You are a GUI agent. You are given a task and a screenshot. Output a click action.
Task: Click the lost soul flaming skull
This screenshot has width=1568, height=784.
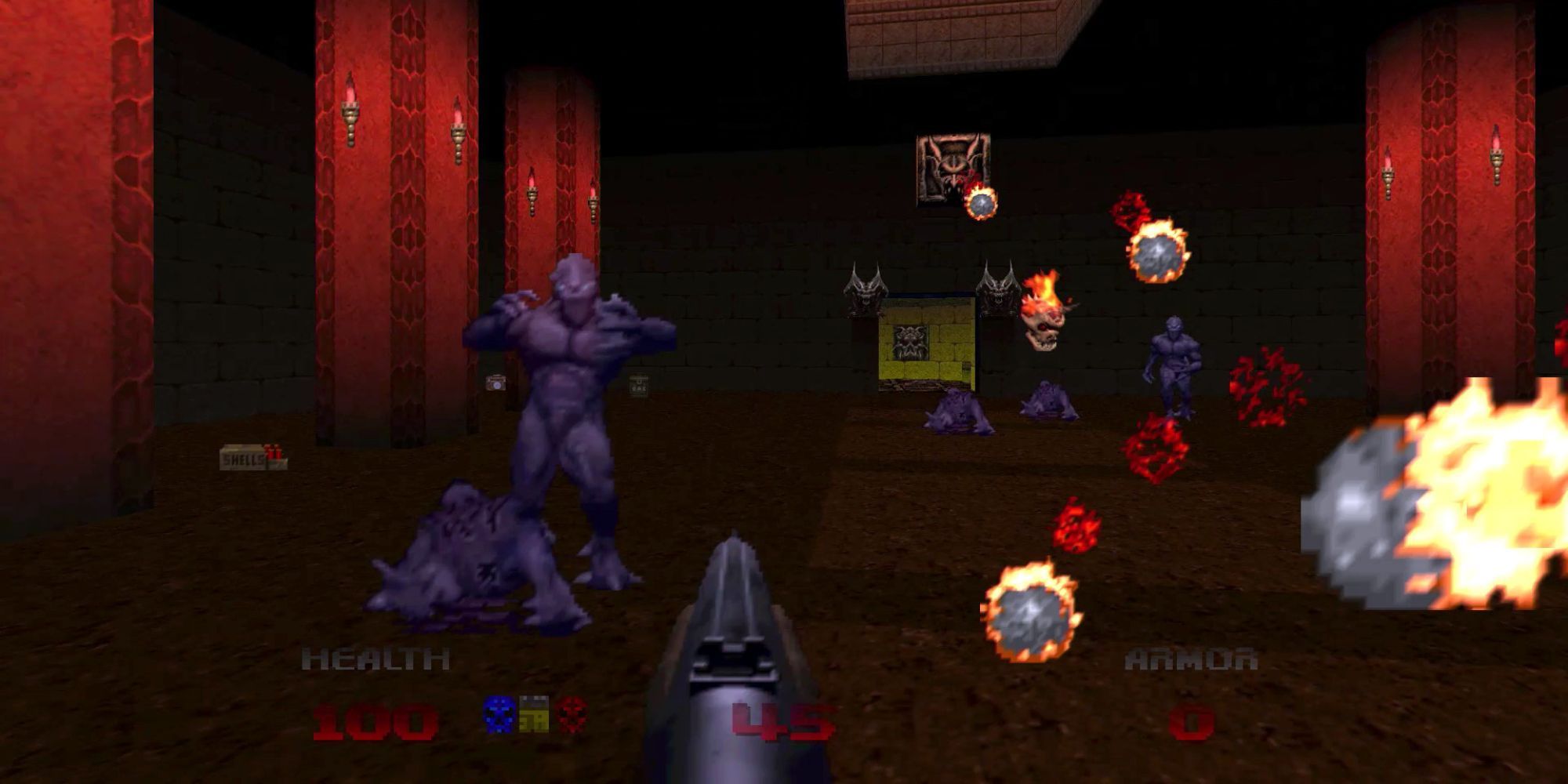tap(1045, 329)
